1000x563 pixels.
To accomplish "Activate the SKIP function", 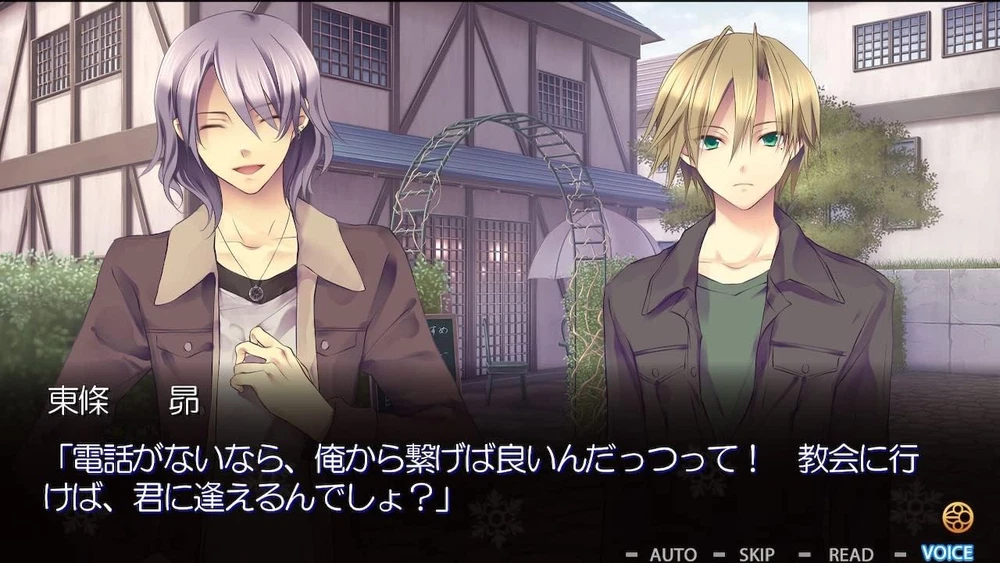I will click(x=756, y=553).
